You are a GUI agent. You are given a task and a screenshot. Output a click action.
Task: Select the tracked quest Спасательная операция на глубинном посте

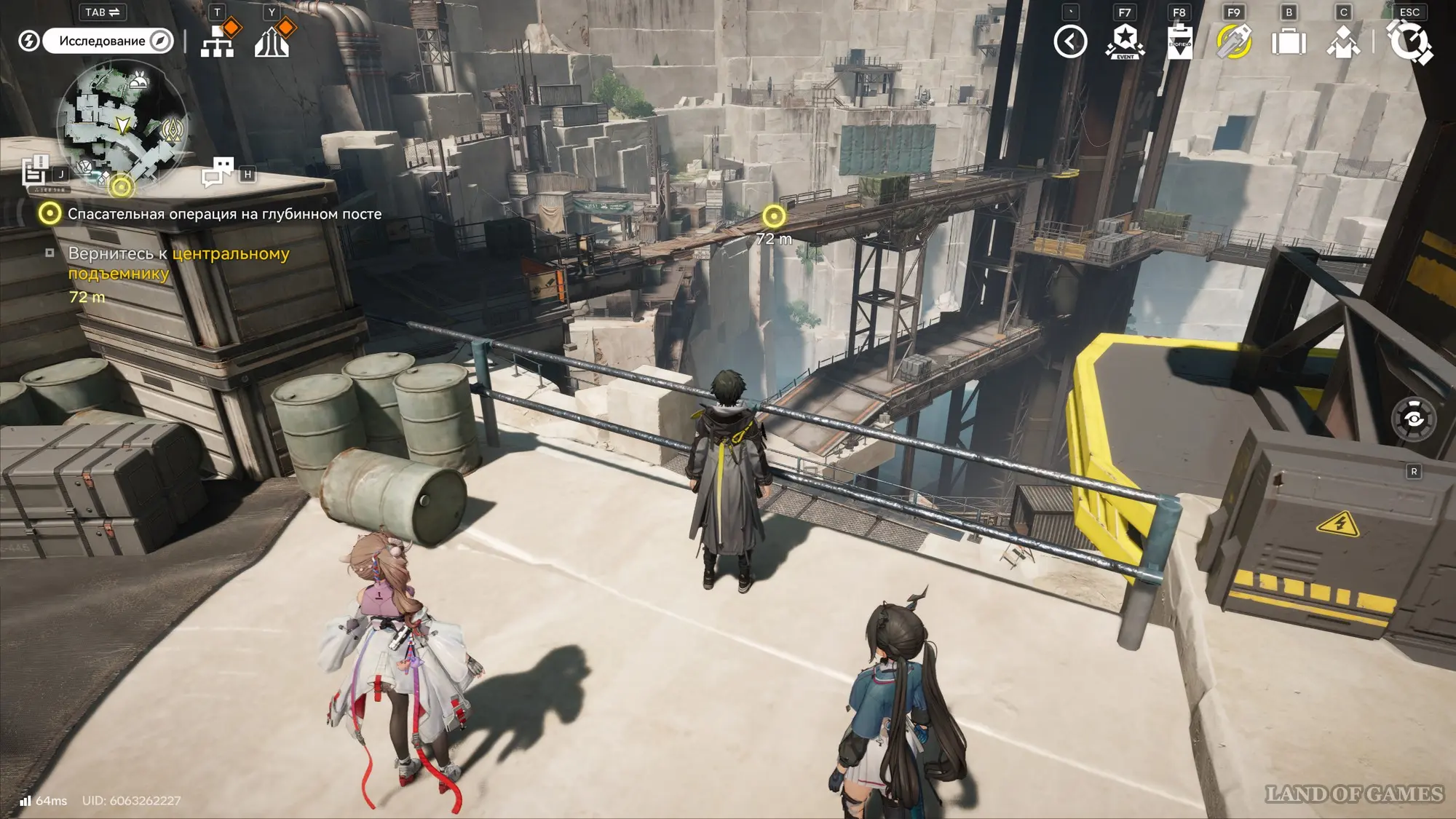point(224,214)
